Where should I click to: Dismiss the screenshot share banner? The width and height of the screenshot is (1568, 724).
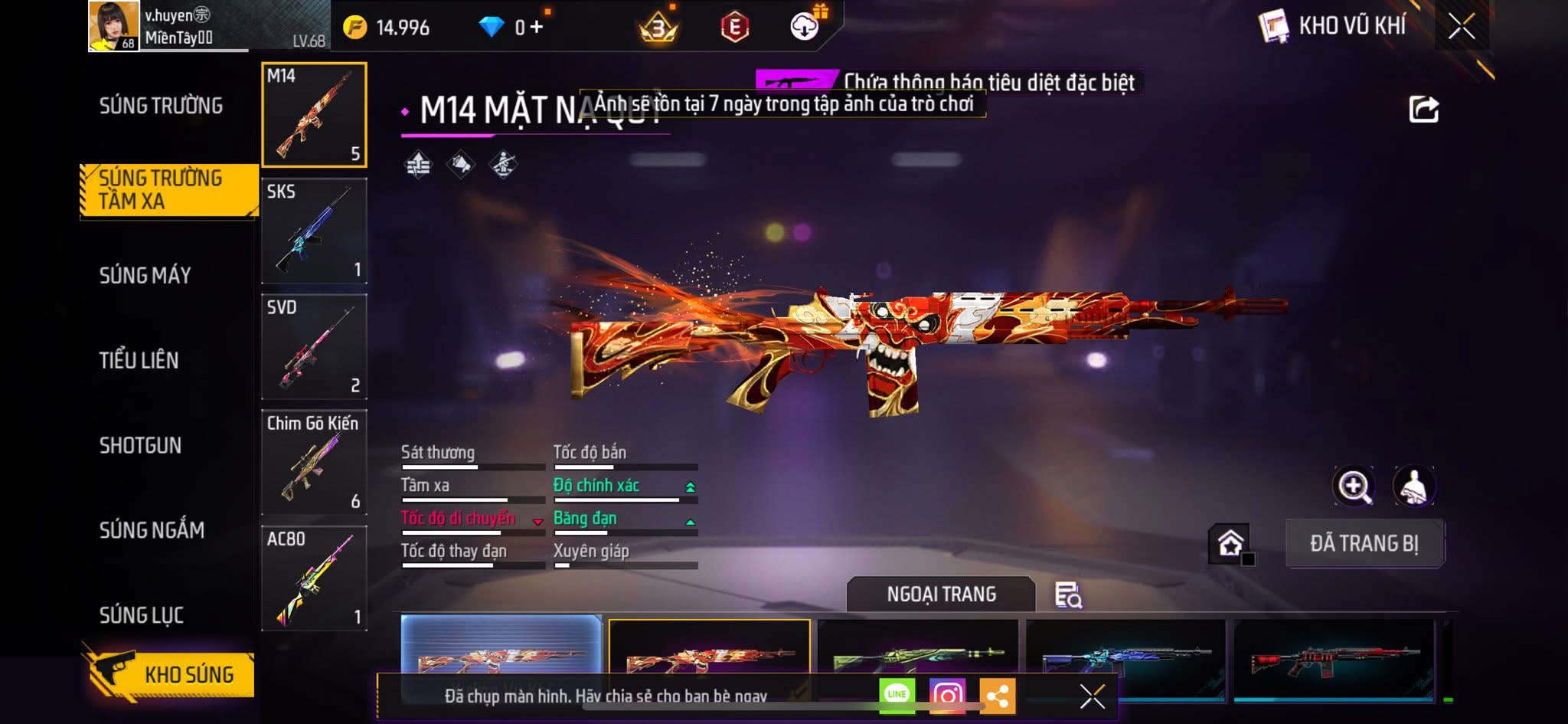[x=1092, y=696]
